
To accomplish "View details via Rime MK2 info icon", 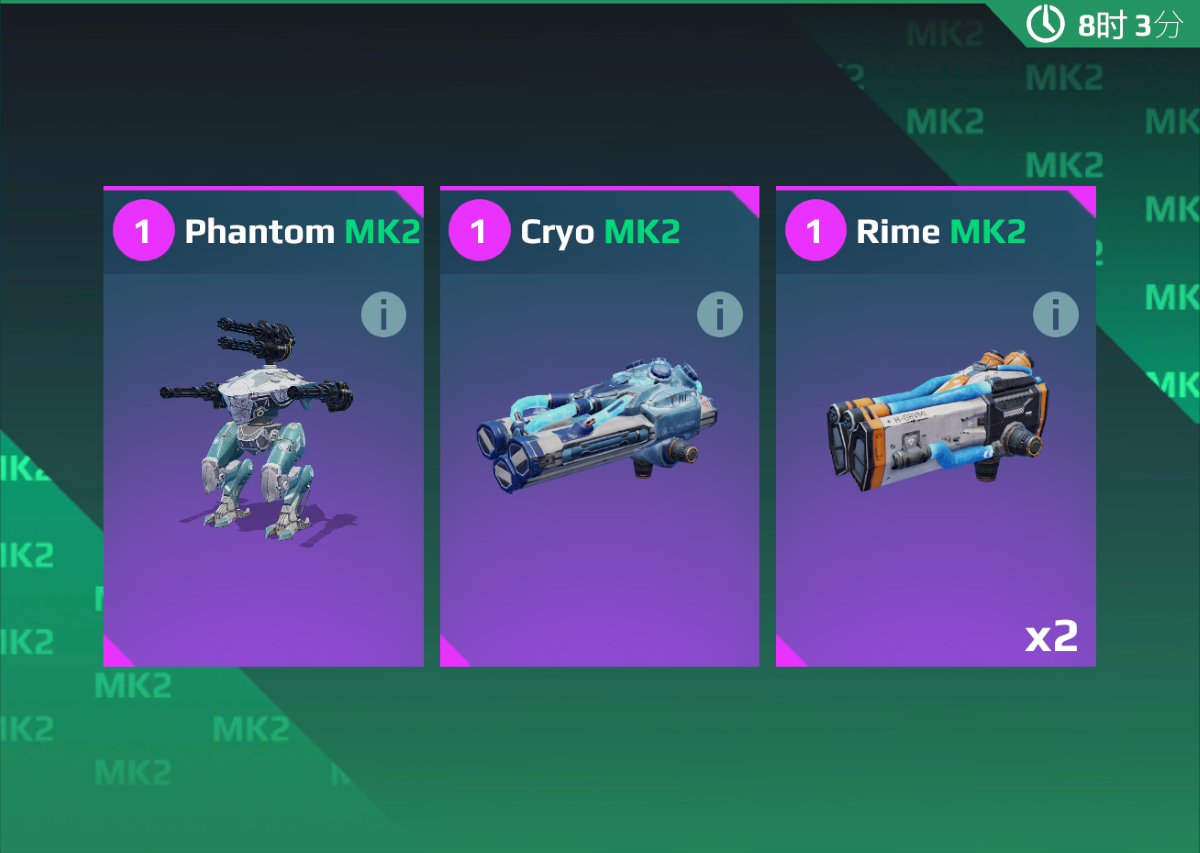I will pos(1055,316).
